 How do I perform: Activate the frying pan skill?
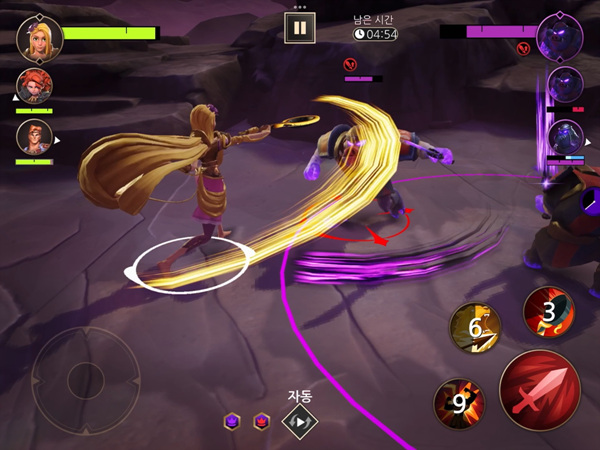click(x=549, y=311)
